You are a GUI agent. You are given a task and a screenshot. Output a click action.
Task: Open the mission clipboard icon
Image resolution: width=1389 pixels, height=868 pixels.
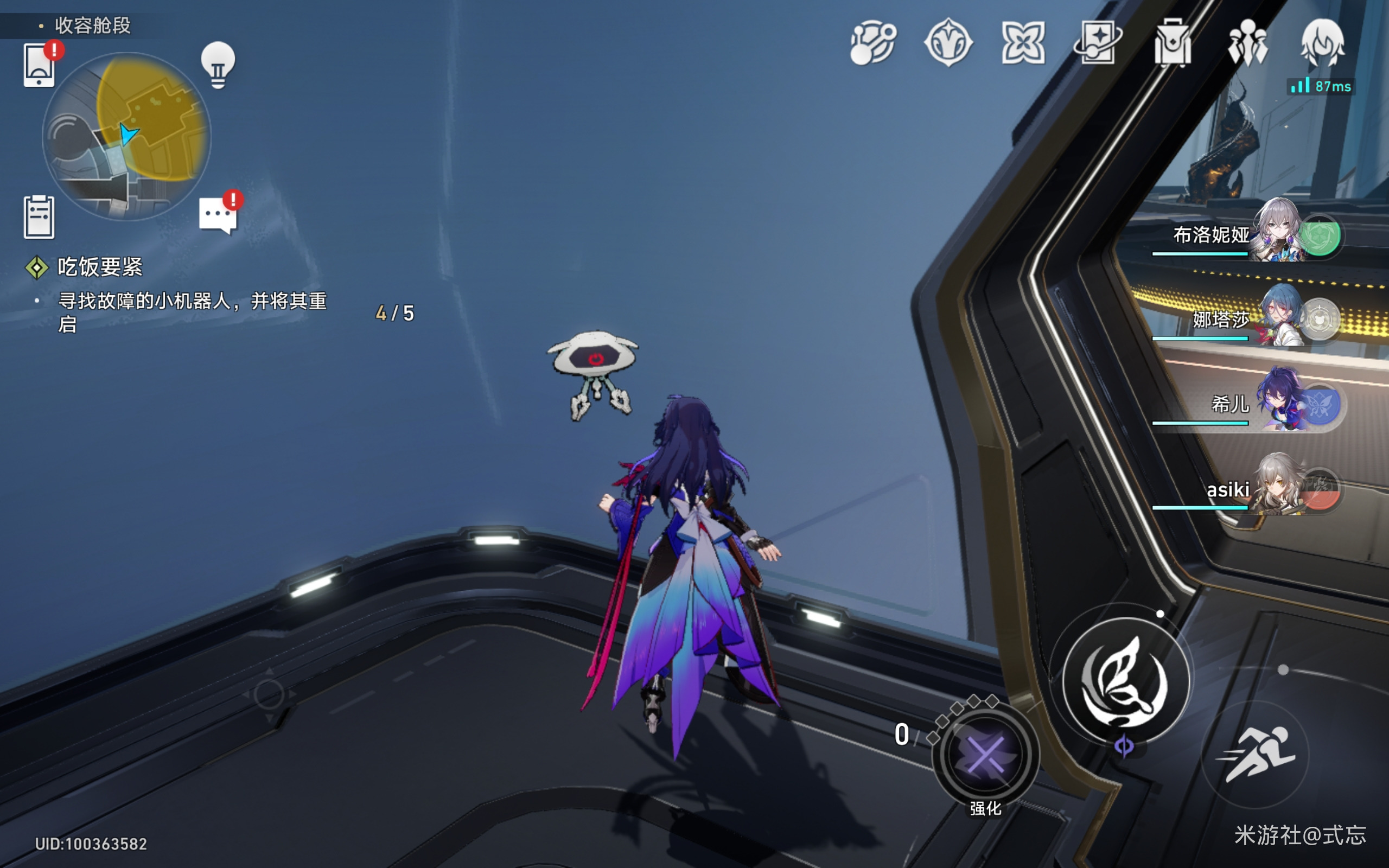pyautogui.click(x=39, y=216)
